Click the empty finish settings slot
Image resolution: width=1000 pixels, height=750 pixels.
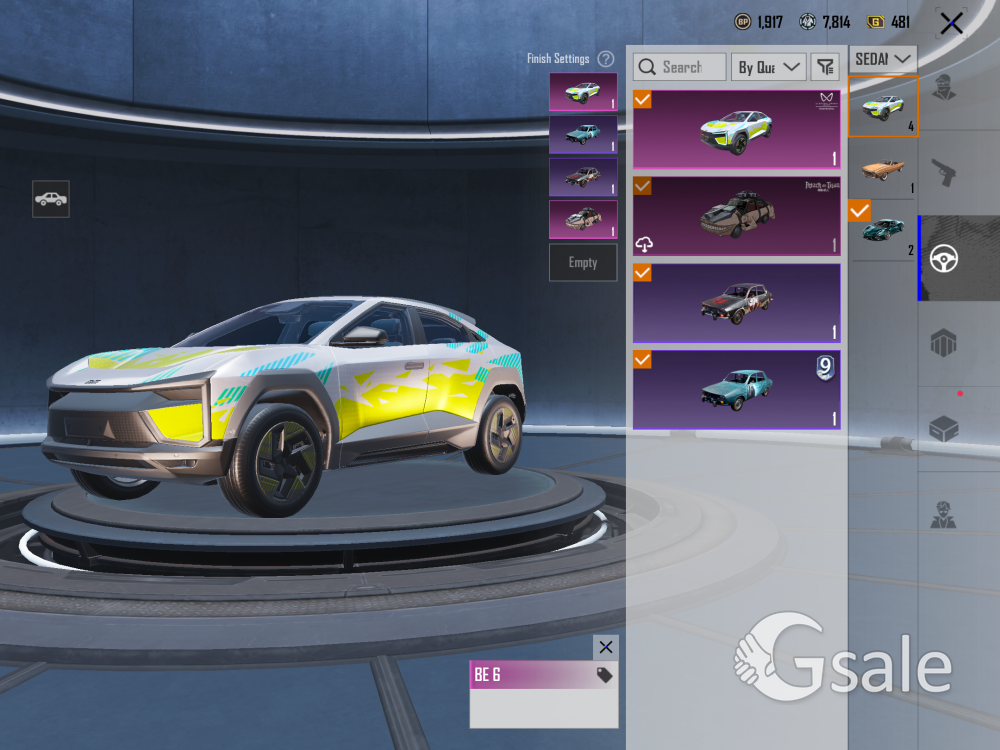(583, 262)
